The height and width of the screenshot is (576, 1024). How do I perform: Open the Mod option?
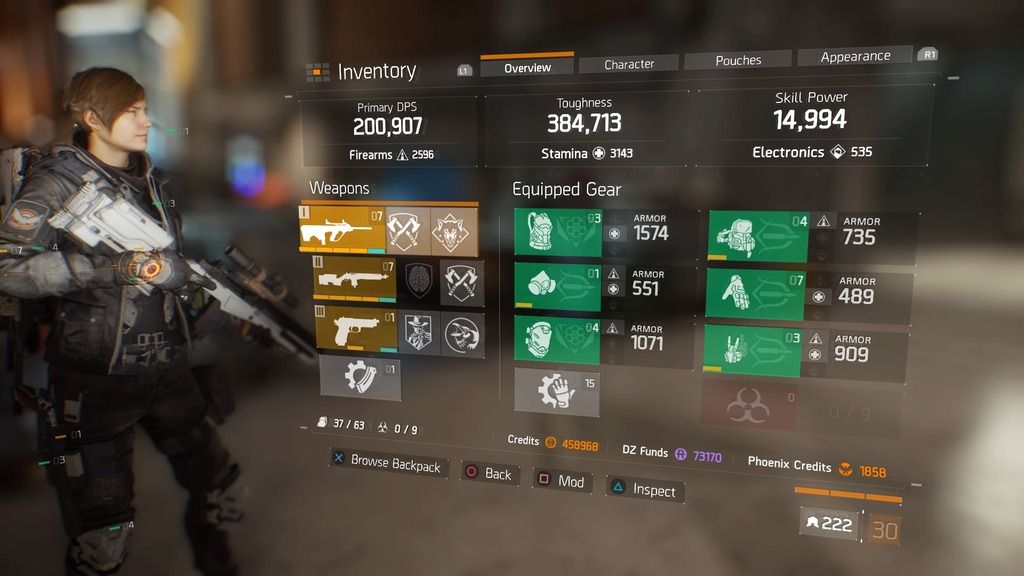click(561, 481)
